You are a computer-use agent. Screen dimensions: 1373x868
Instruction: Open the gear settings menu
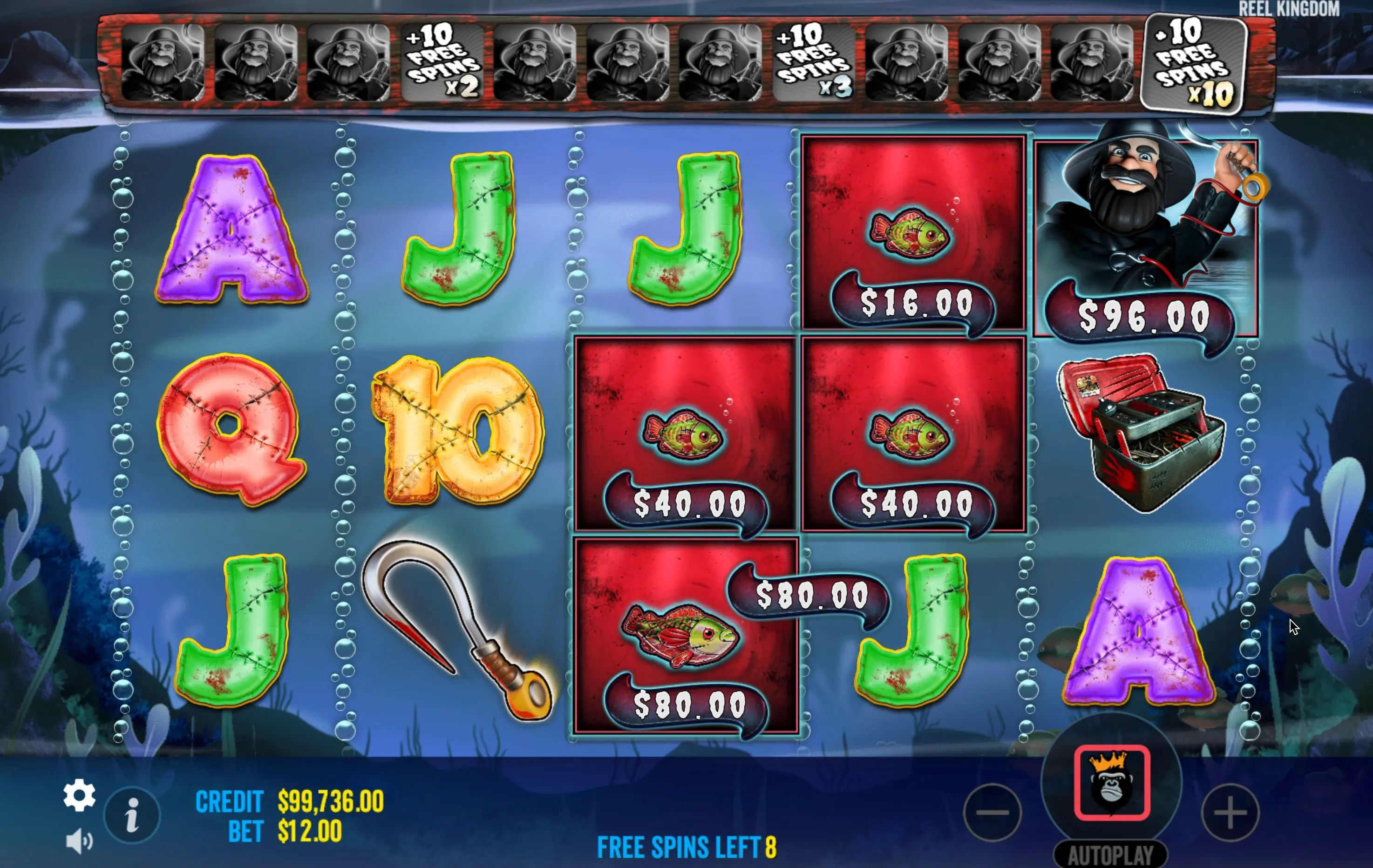tap(79, 795)
